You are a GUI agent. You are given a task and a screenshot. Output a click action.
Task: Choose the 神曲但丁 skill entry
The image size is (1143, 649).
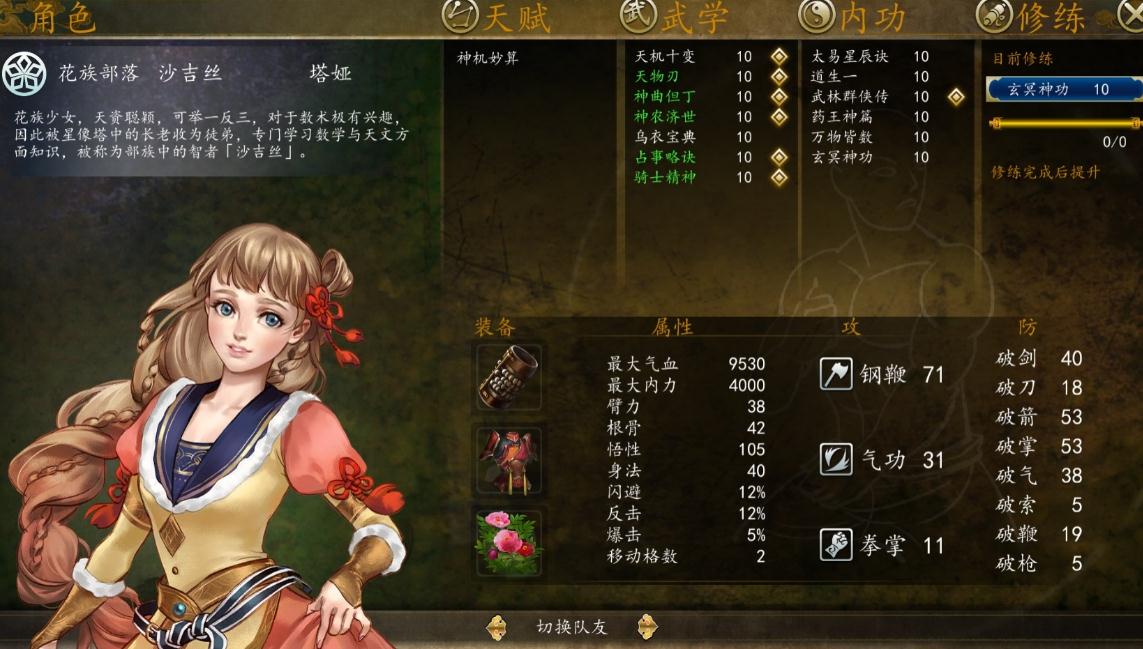click(x=665, y=97)
